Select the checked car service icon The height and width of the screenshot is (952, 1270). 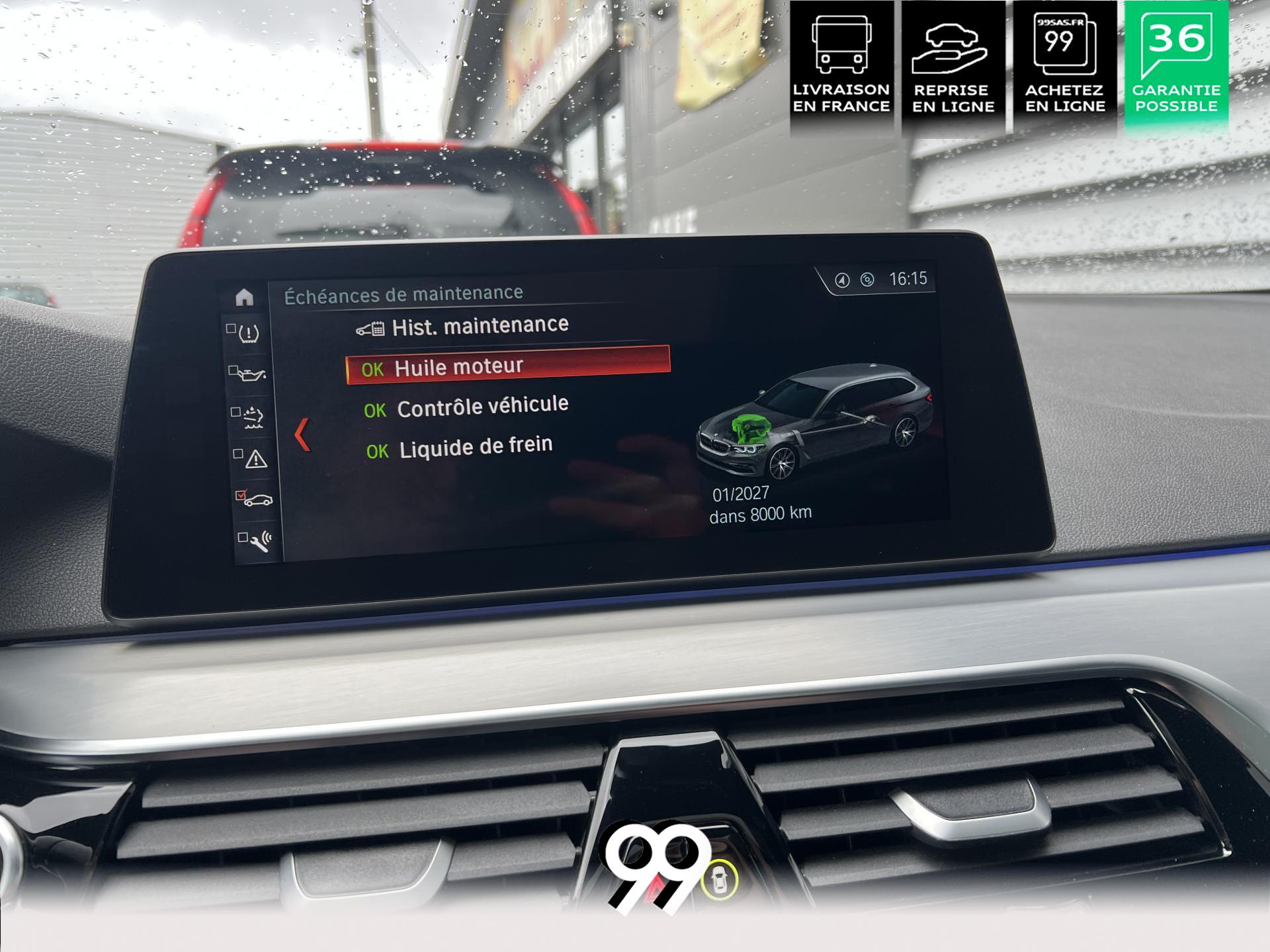pyautogui.click(x=255, y=499)
